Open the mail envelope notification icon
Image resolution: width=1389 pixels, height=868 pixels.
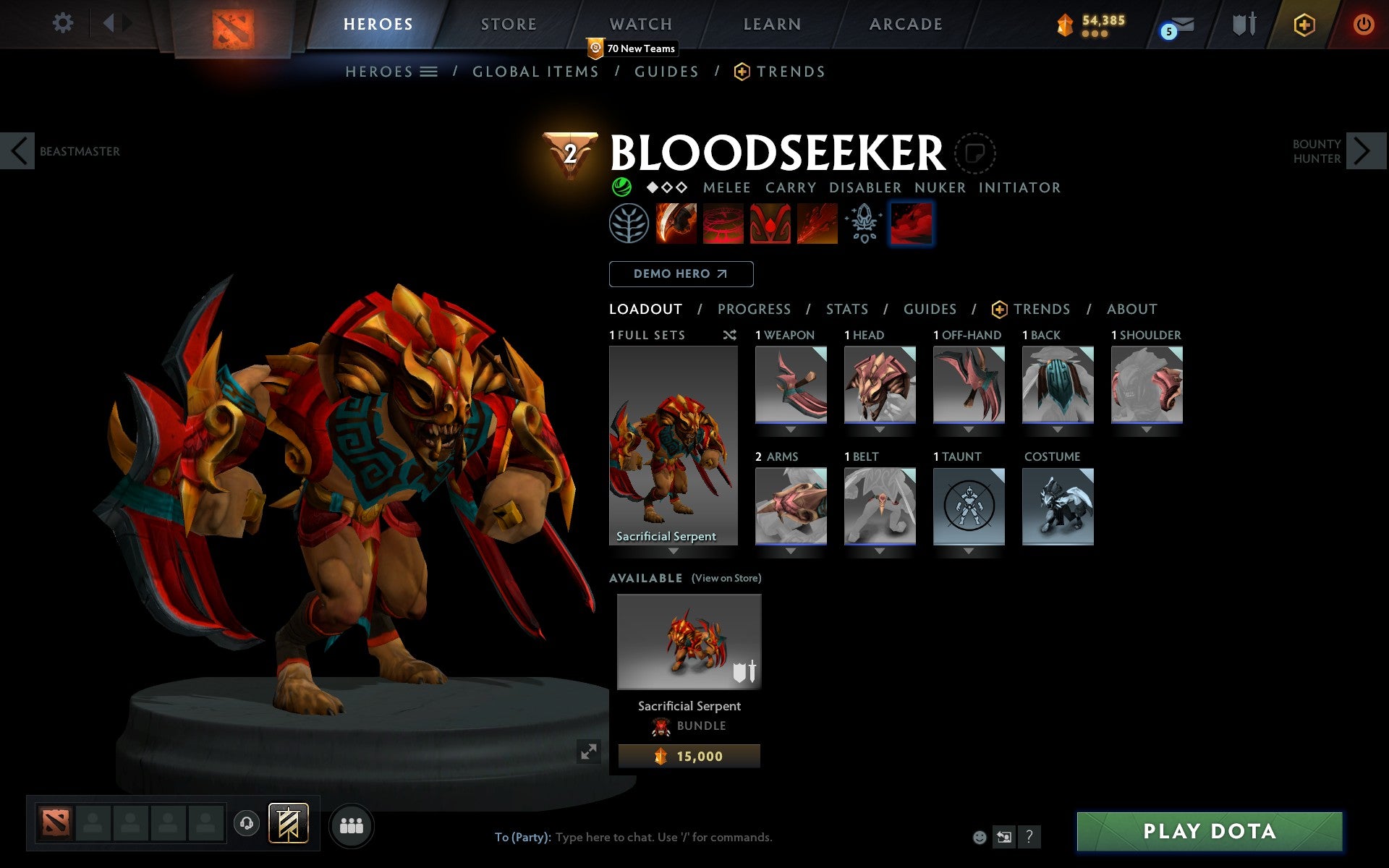click(1181, 24)
